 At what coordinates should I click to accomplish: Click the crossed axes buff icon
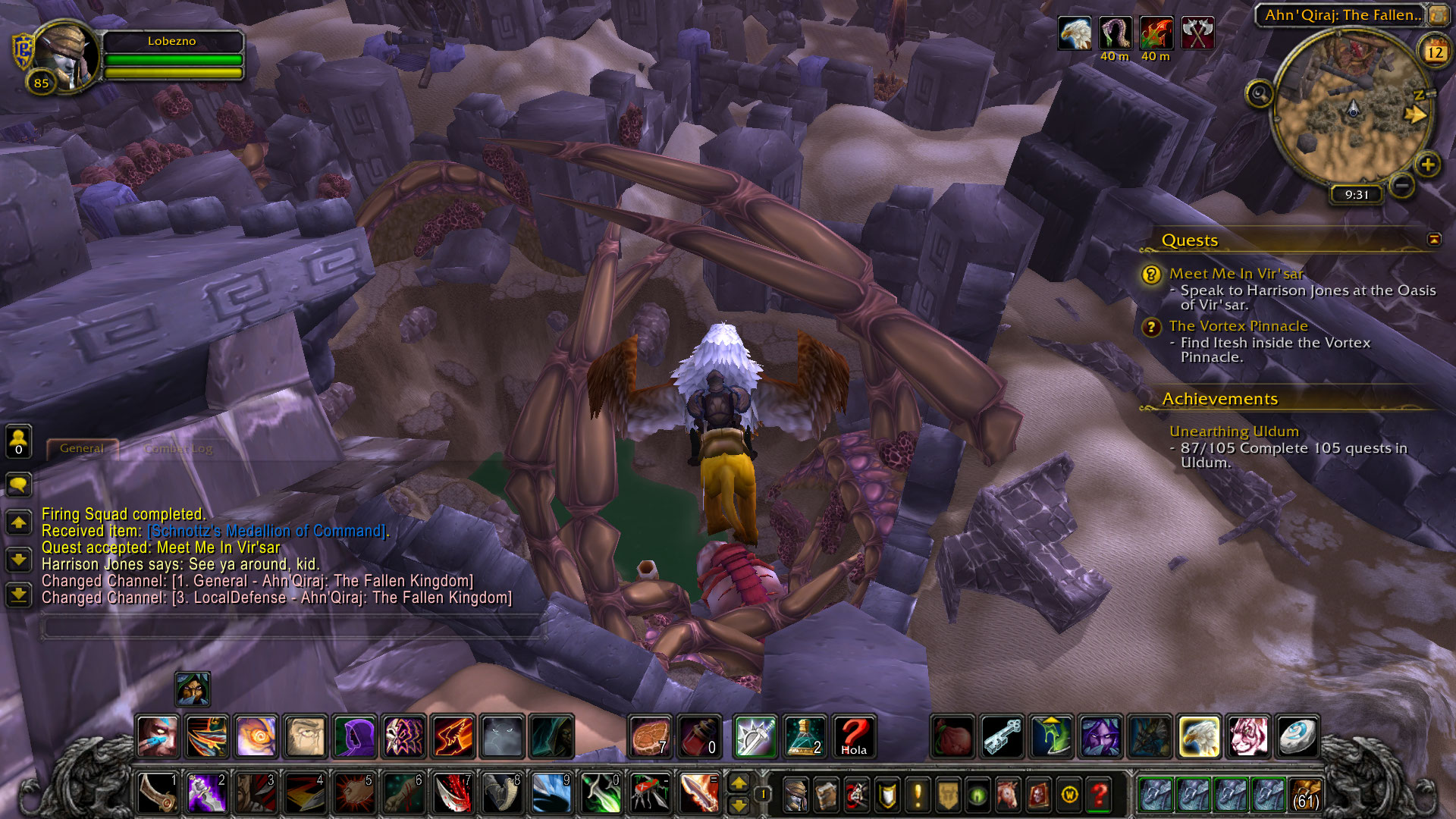coord(1197,34)
